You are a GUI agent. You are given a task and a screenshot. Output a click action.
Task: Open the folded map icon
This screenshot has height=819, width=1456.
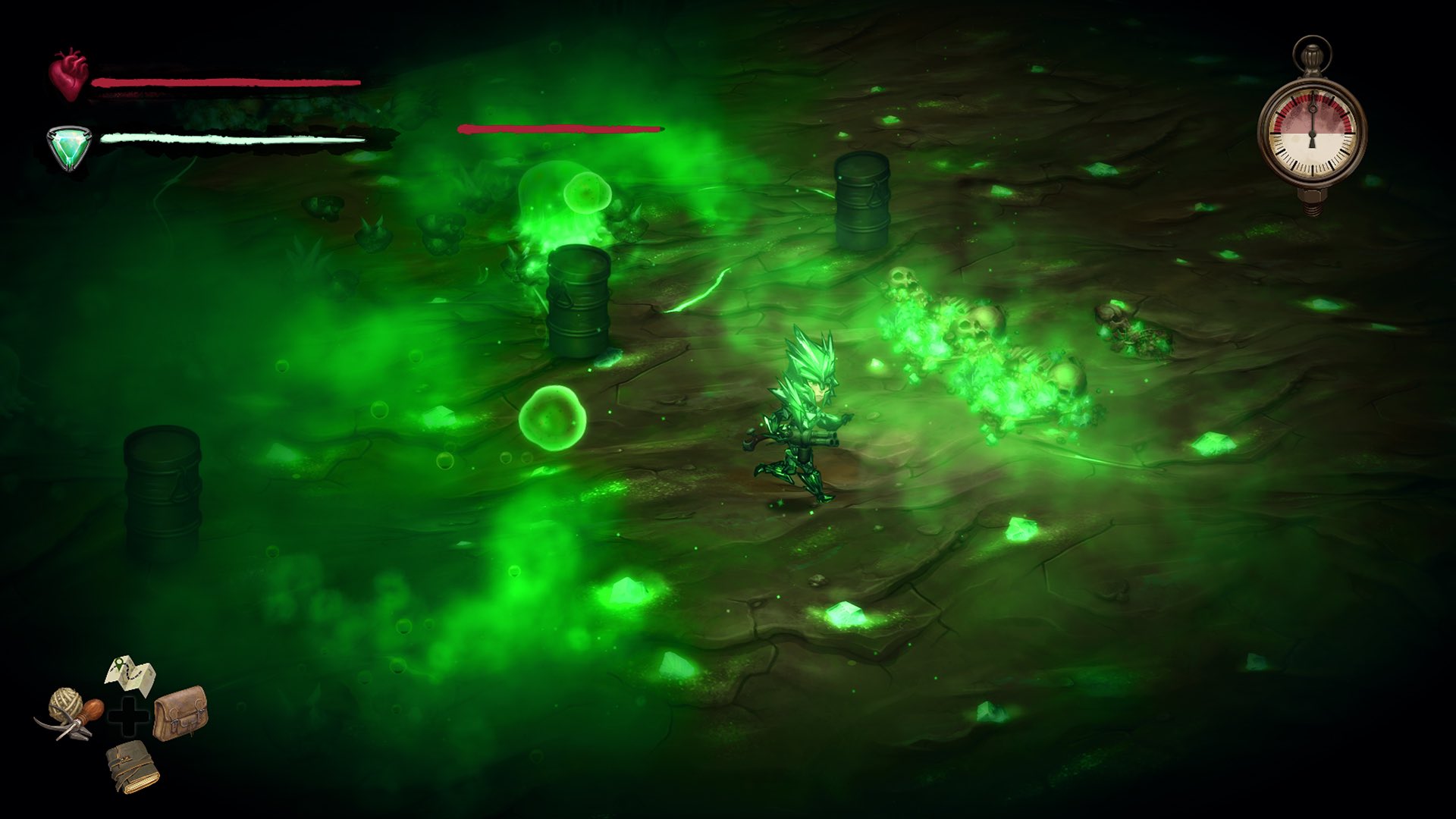coord(130,674)
